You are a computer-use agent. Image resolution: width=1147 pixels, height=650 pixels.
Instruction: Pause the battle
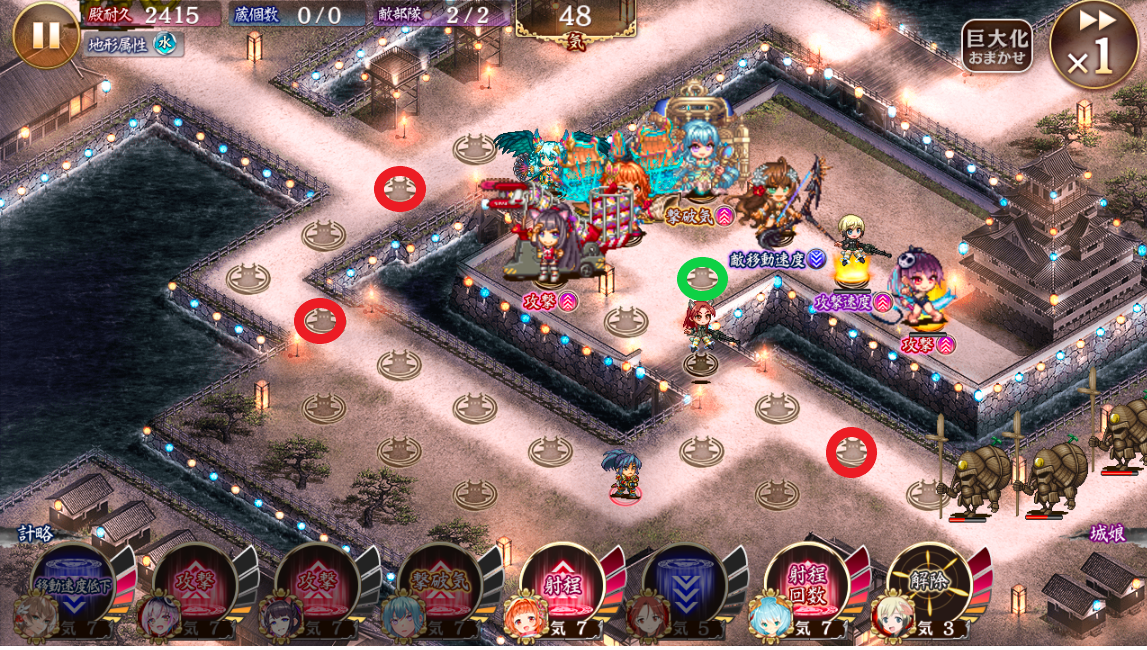click(46, 35)
